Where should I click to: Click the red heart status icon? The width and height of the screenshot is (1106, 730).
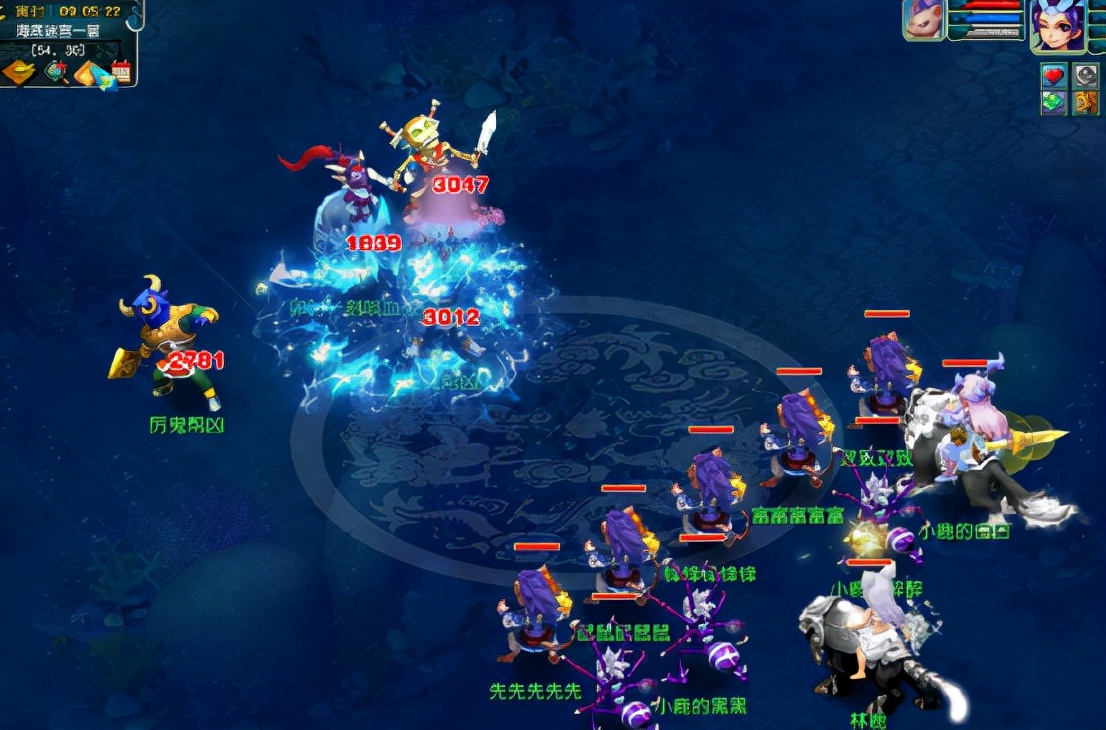pyautogui.click(x=1053, y=75)
